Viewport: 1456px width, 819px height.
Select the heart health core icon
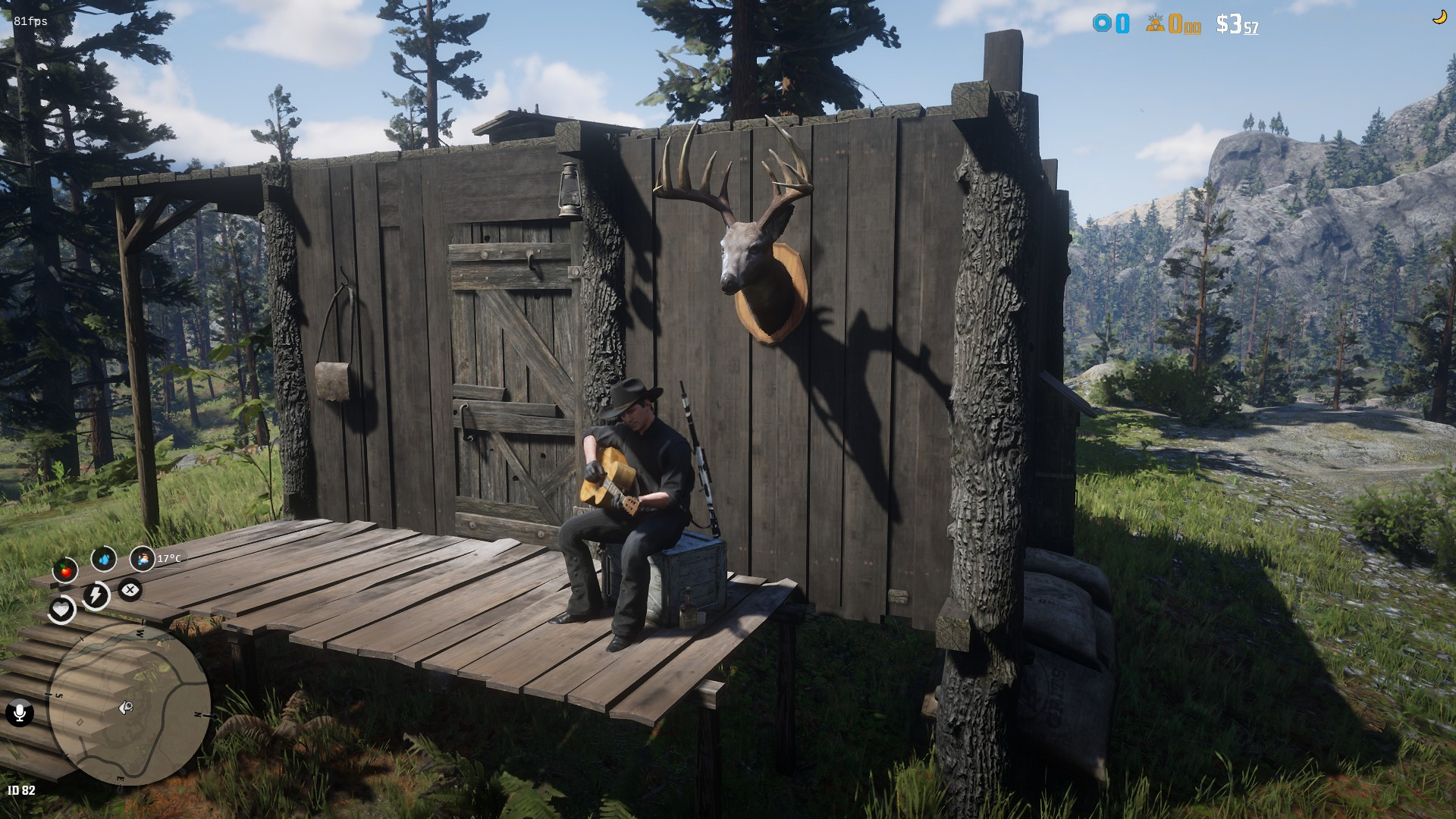point(61,609)
